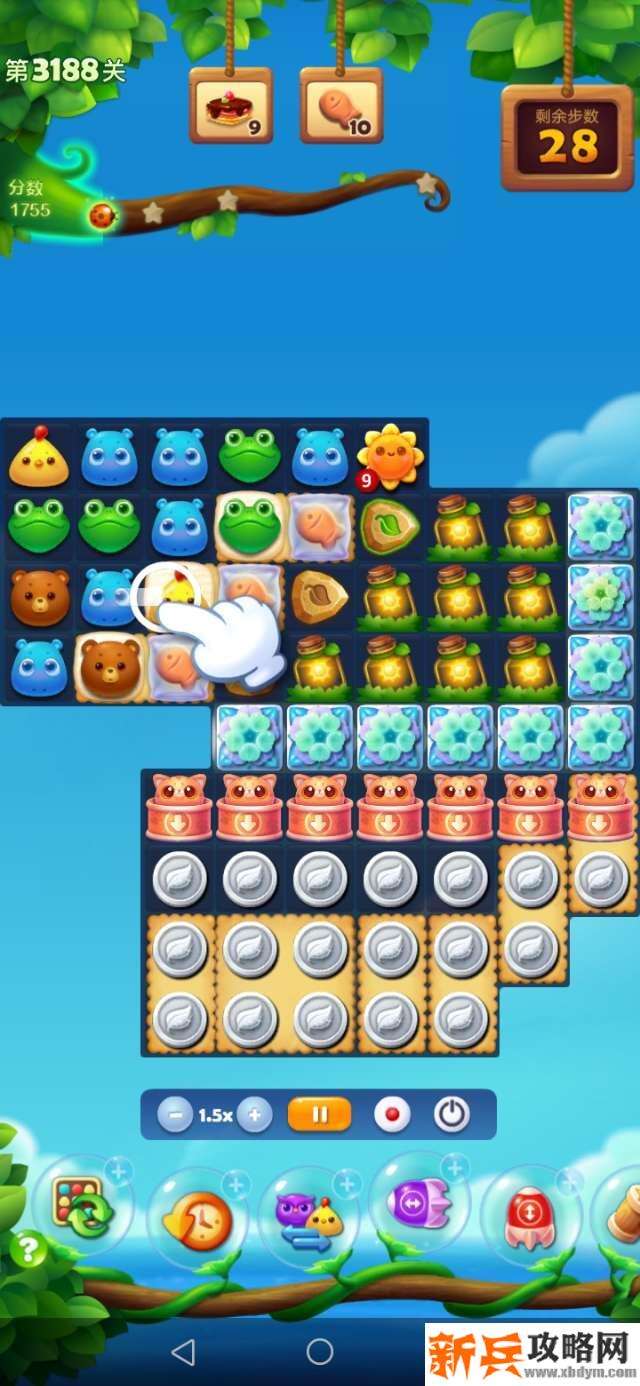Viewport: 640px width, 1386px height.
Task: Click the power button on the control bar
Action: (452, 1114)
